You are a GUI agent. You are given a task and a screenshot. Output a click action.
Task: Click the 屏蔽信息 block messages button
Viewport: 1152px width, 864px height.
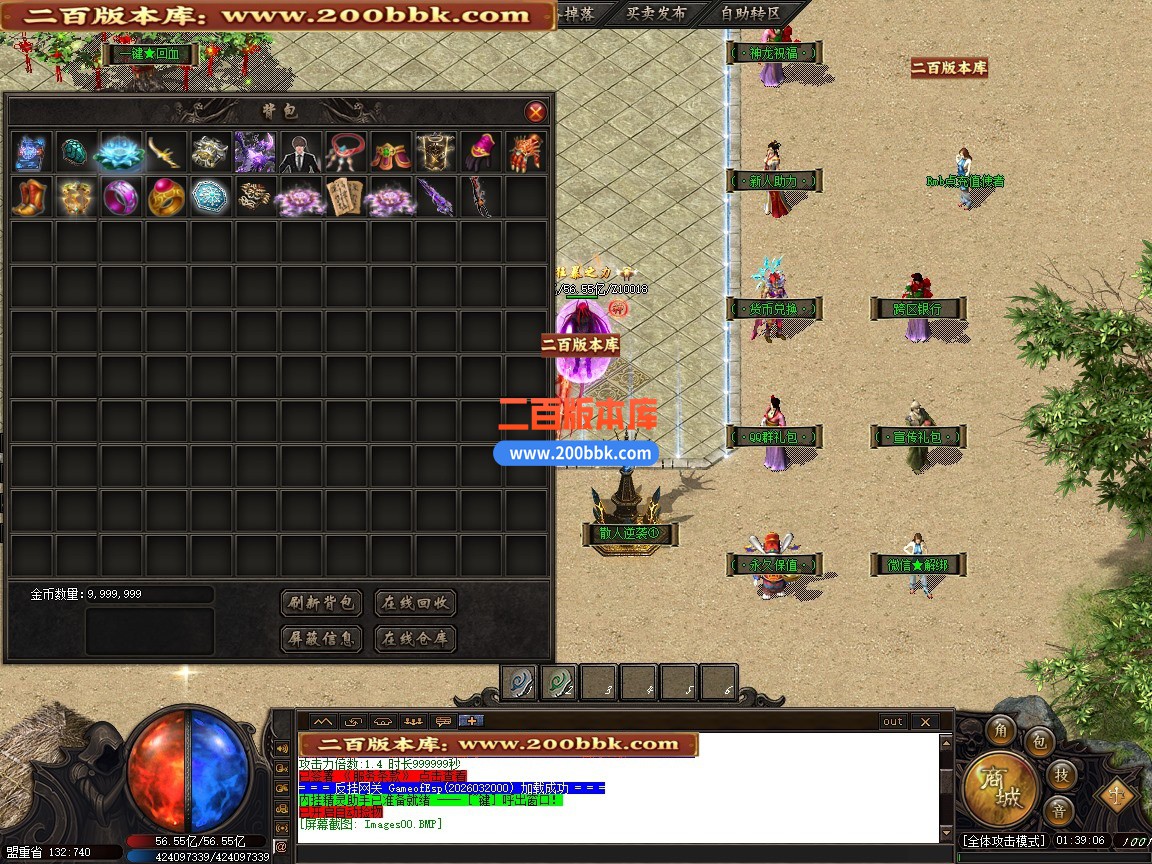click(321, 638)
